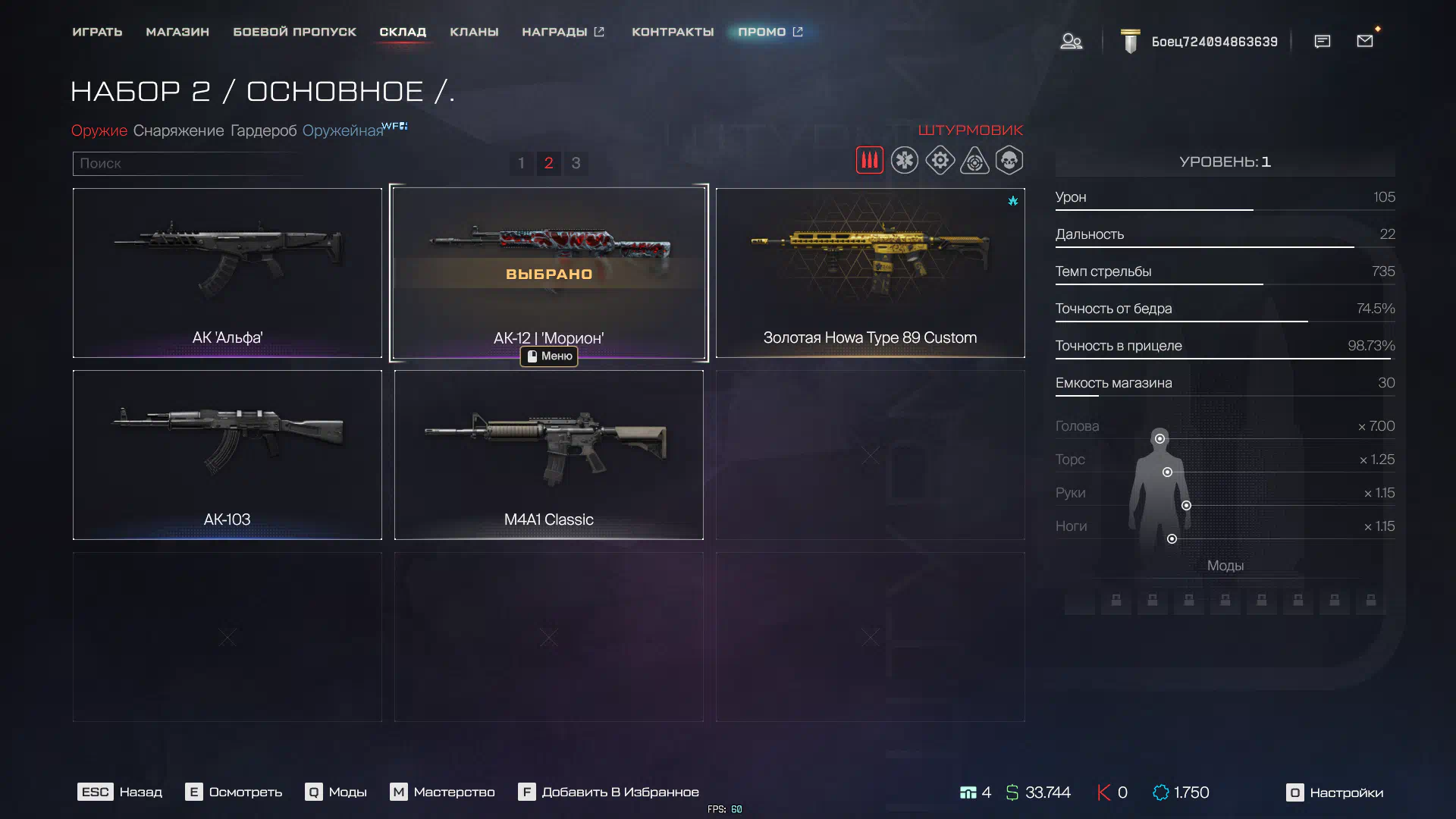Open the Меню popup under AK-12
This screenshot has height=819, width=1456.
tap(549, 356)
